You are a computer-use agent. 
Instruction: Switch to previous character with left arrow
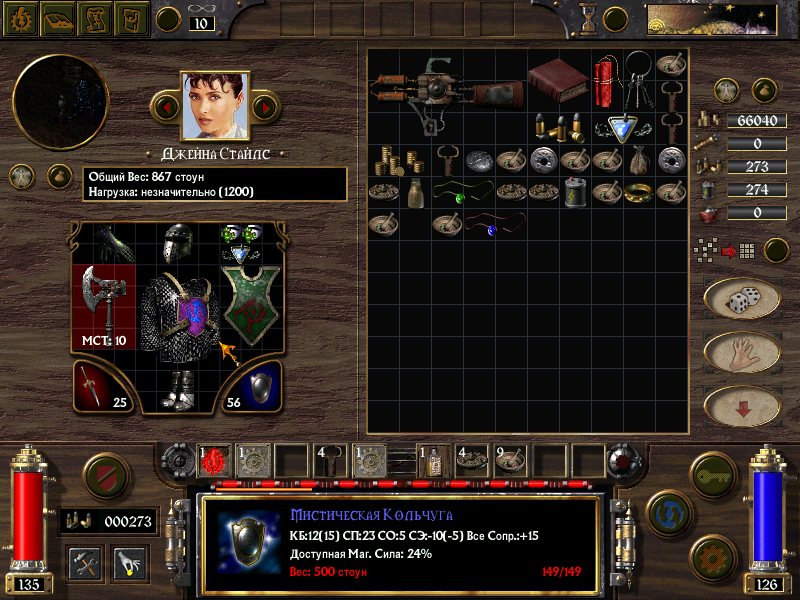[x=167, y=106]
